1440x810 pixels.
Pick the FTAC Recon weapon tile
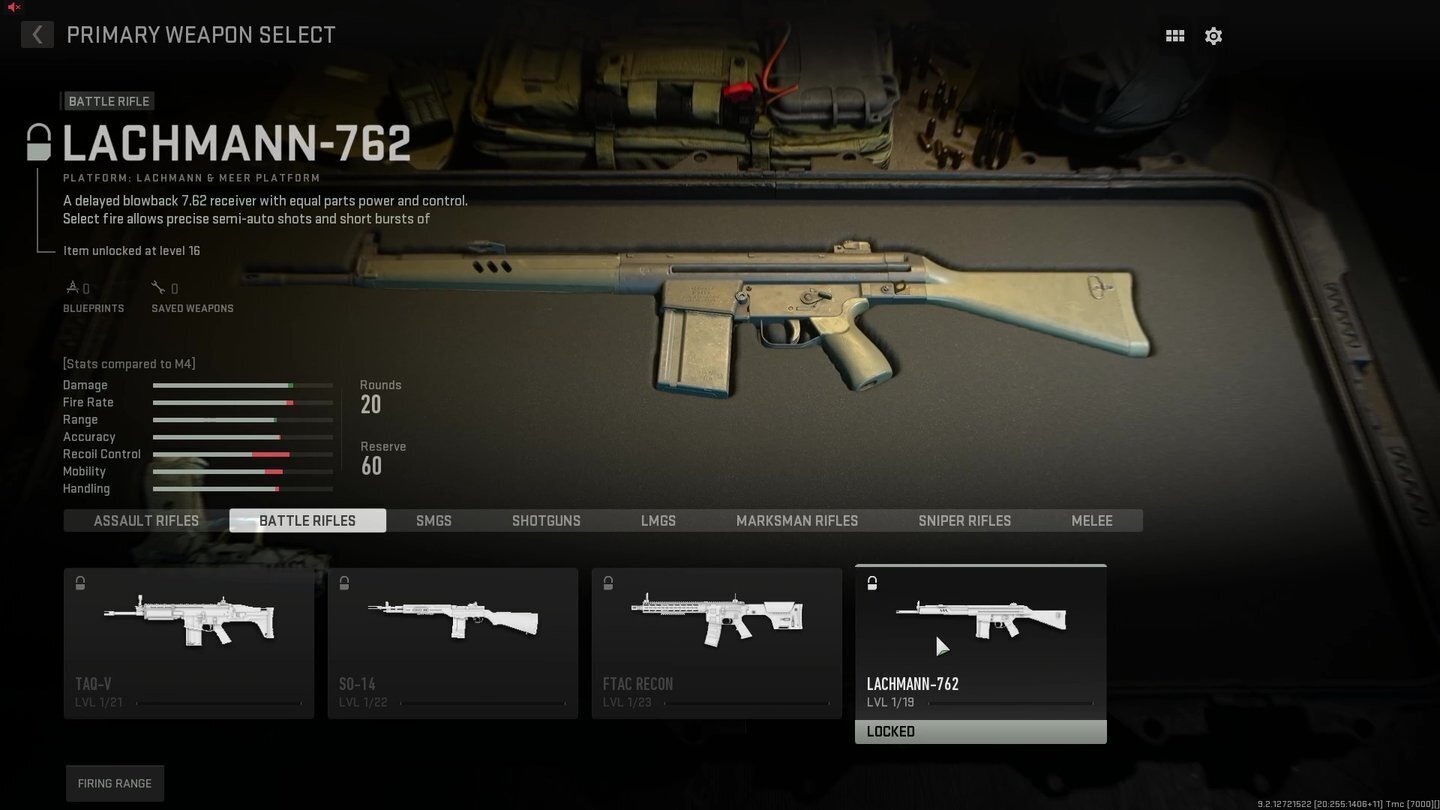pyautogui.click(x=717, y=643)
